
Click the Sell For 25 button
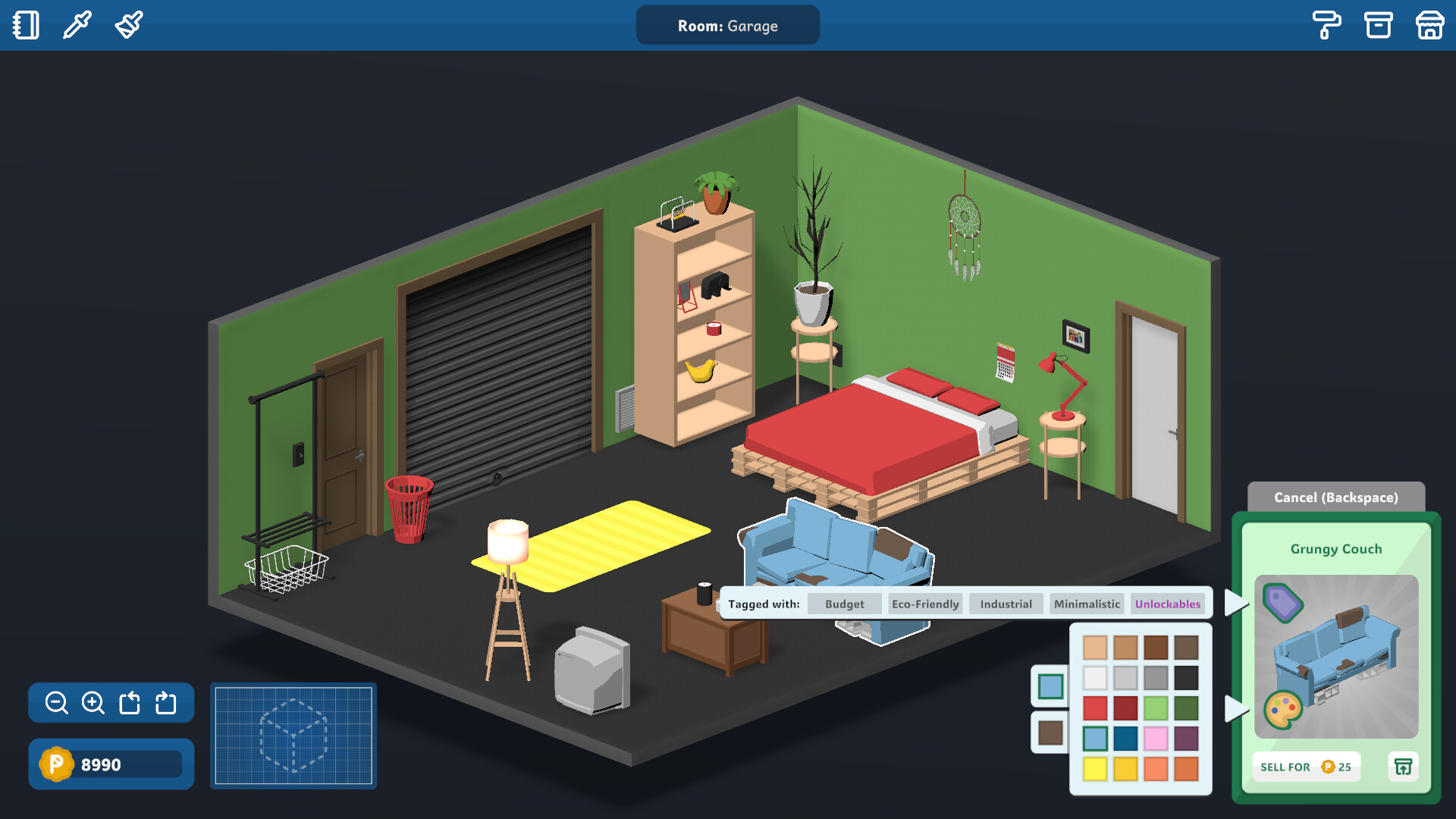pyautogui.click(x=1306, y=767)
